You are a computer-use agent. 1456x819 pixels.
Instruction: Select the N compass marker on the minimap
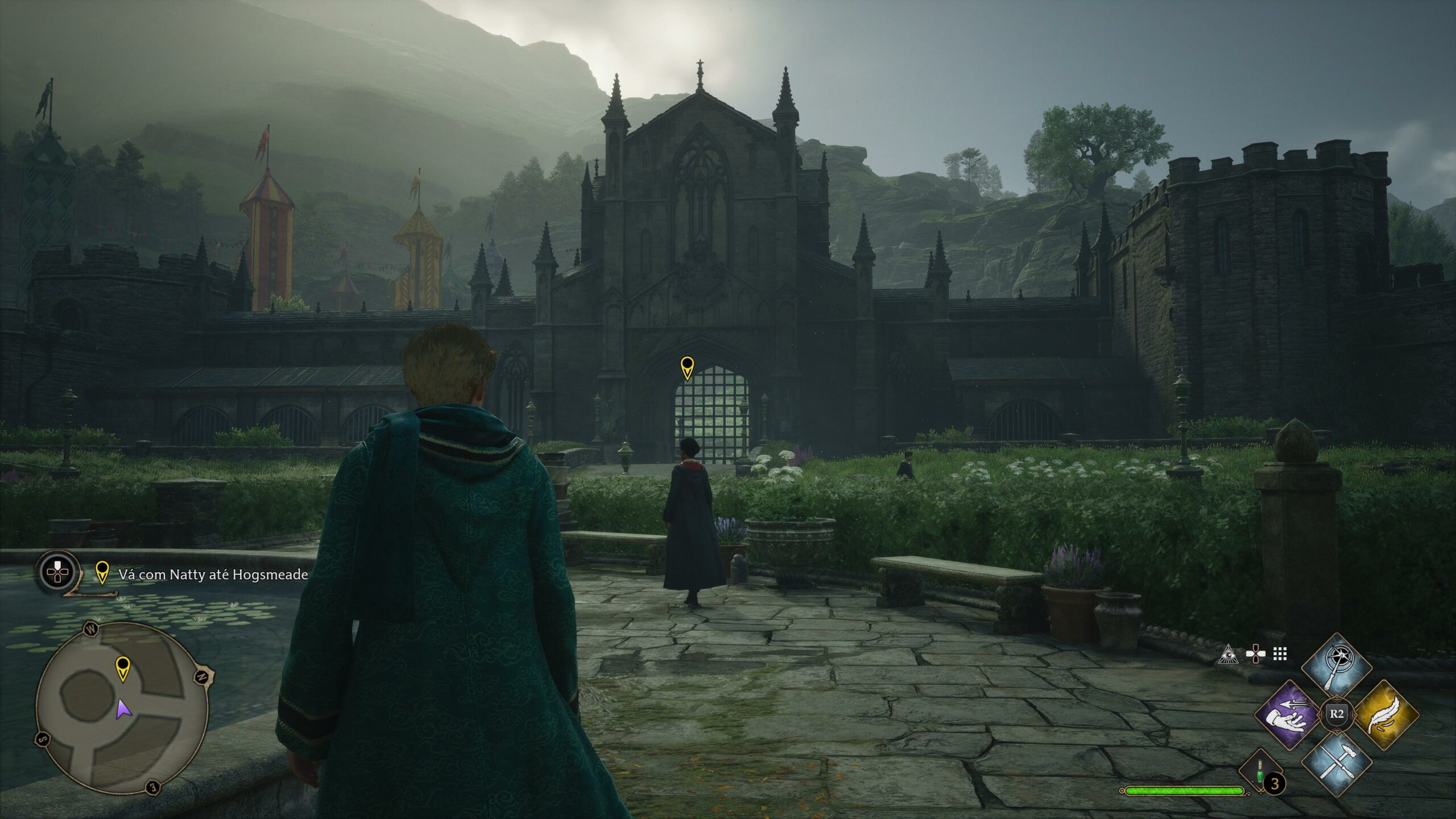coord(201,677)
